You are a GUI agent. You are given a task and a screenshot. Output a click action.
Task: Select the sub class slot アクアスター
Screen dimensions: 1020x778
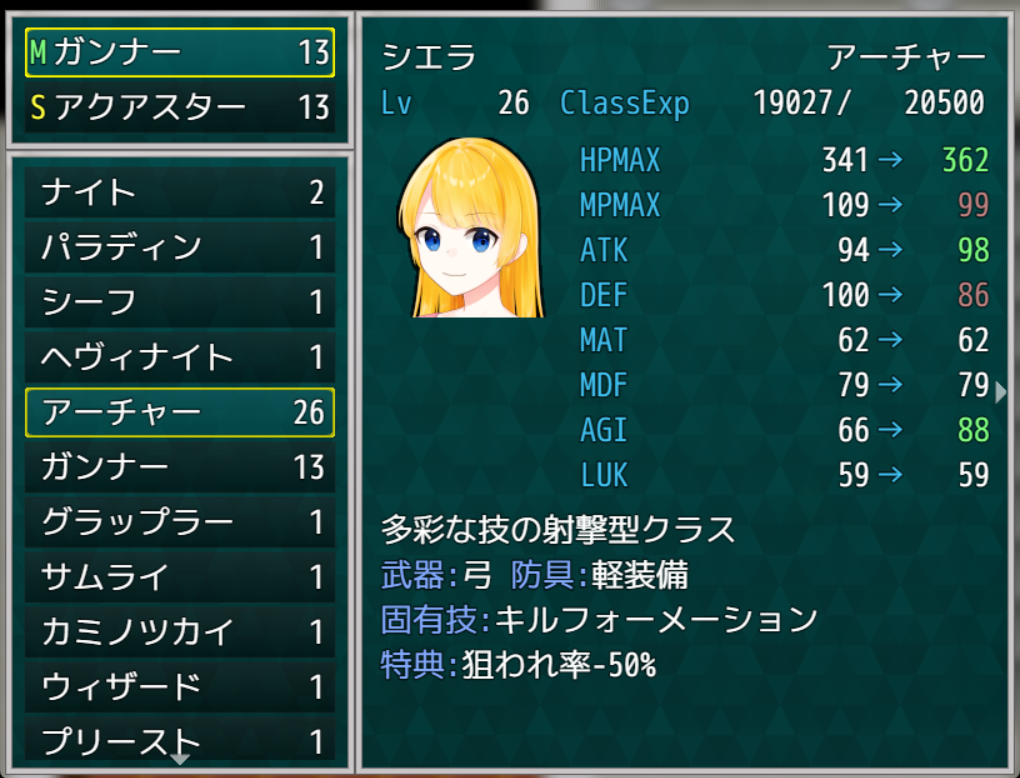pyautogui.click(x=180, y=107)
